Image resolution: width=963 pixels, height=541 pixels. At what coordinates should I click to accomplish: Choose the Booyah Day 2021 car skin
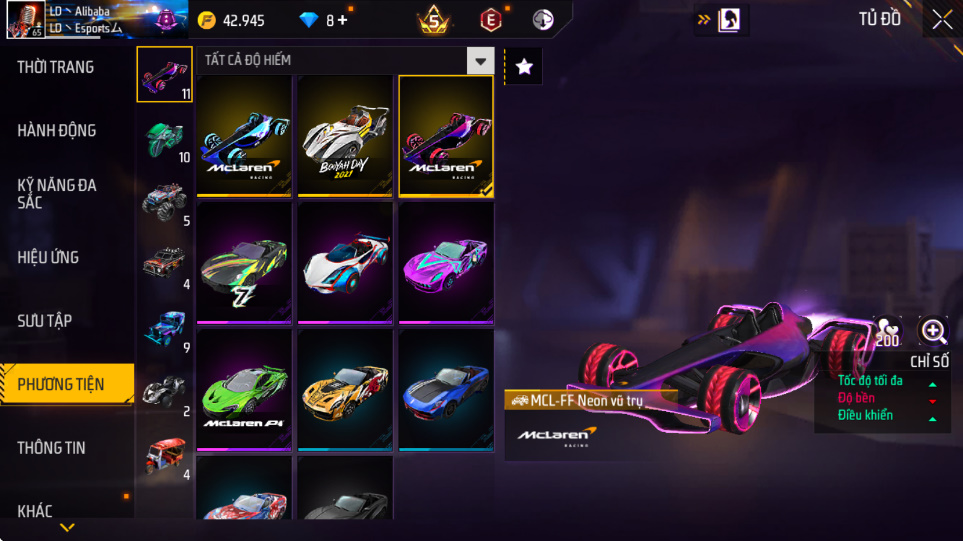click(x=345, y=136)
